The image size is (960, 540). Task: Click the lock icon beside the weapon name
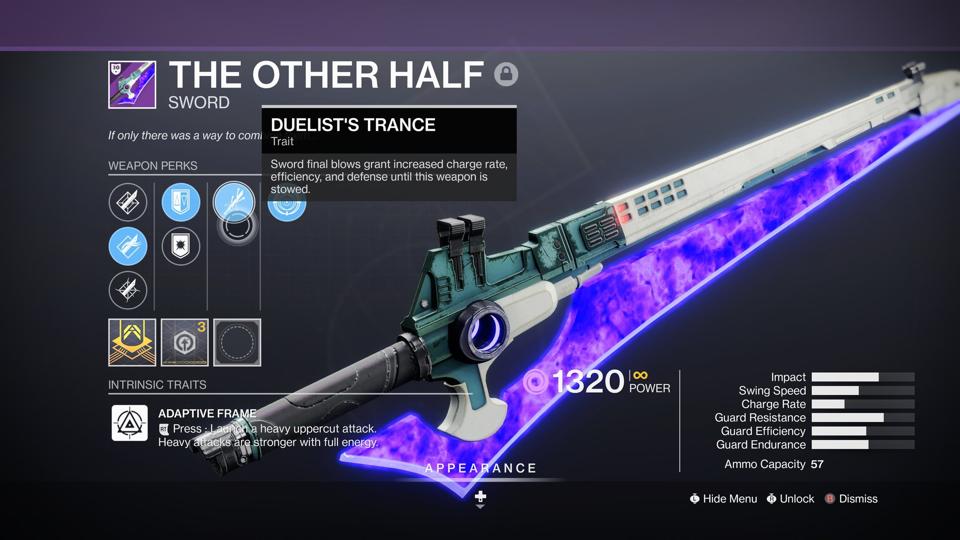(x=506, y=74)
